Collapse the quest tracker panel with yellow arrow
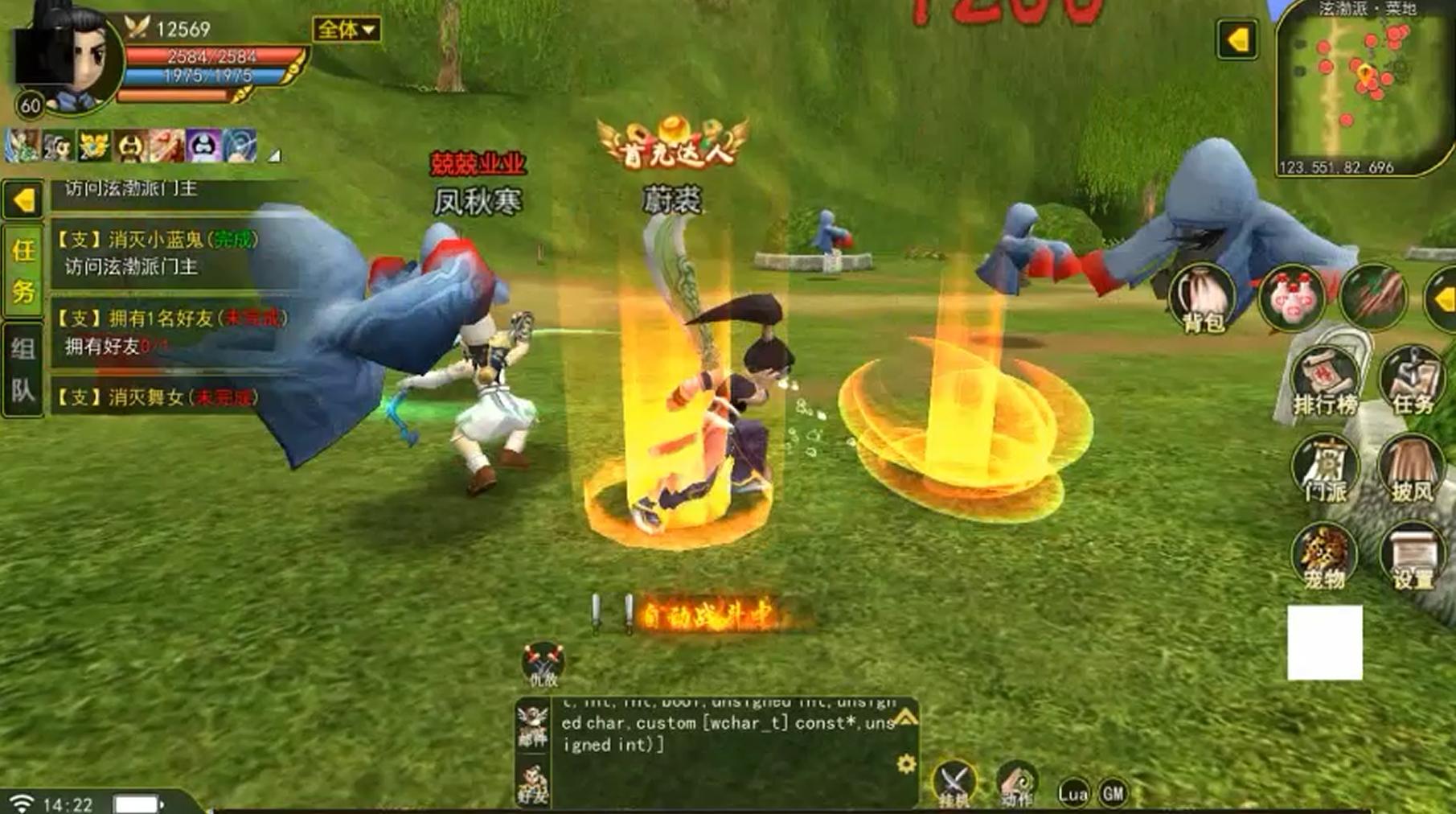The width and height of the screenshot is (1456, 814). 23,200
